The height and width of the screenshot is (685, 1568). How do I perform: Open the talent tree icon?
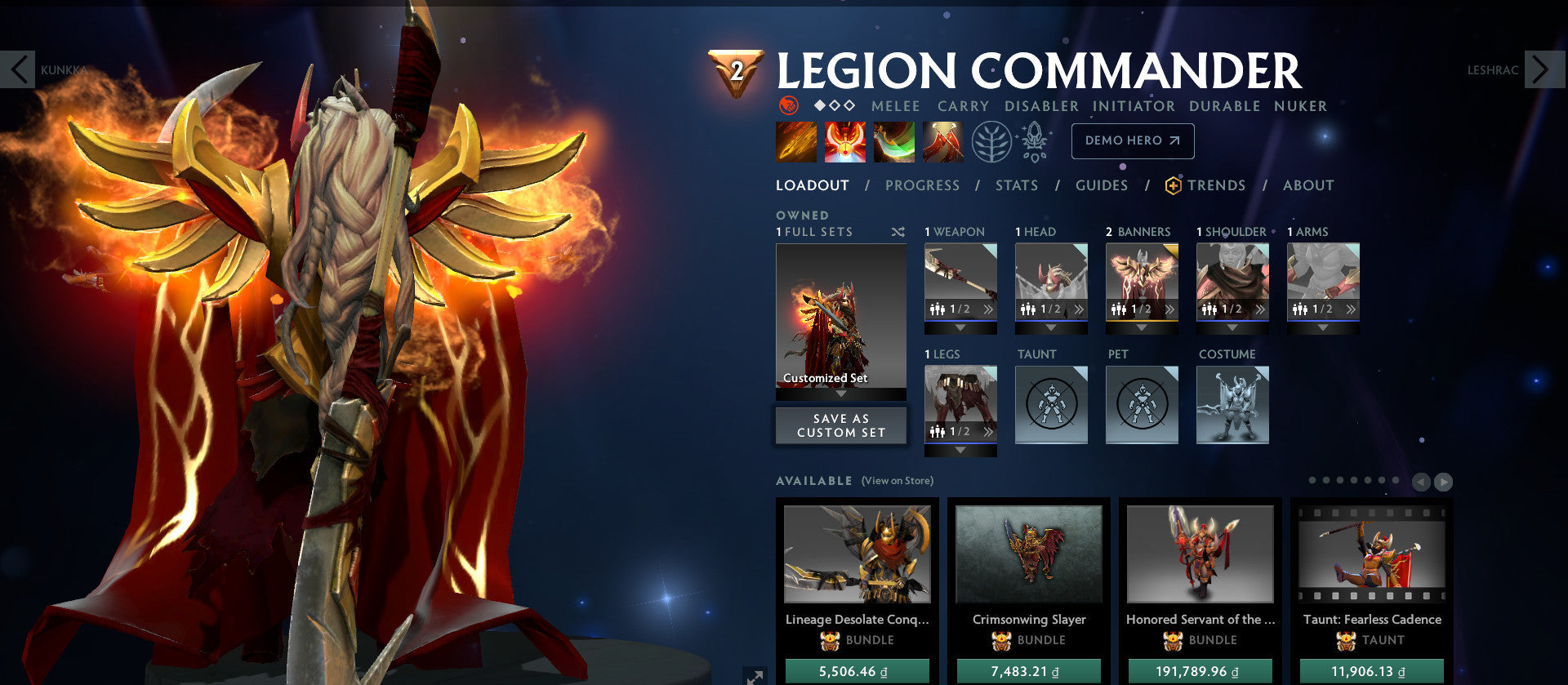991,140
